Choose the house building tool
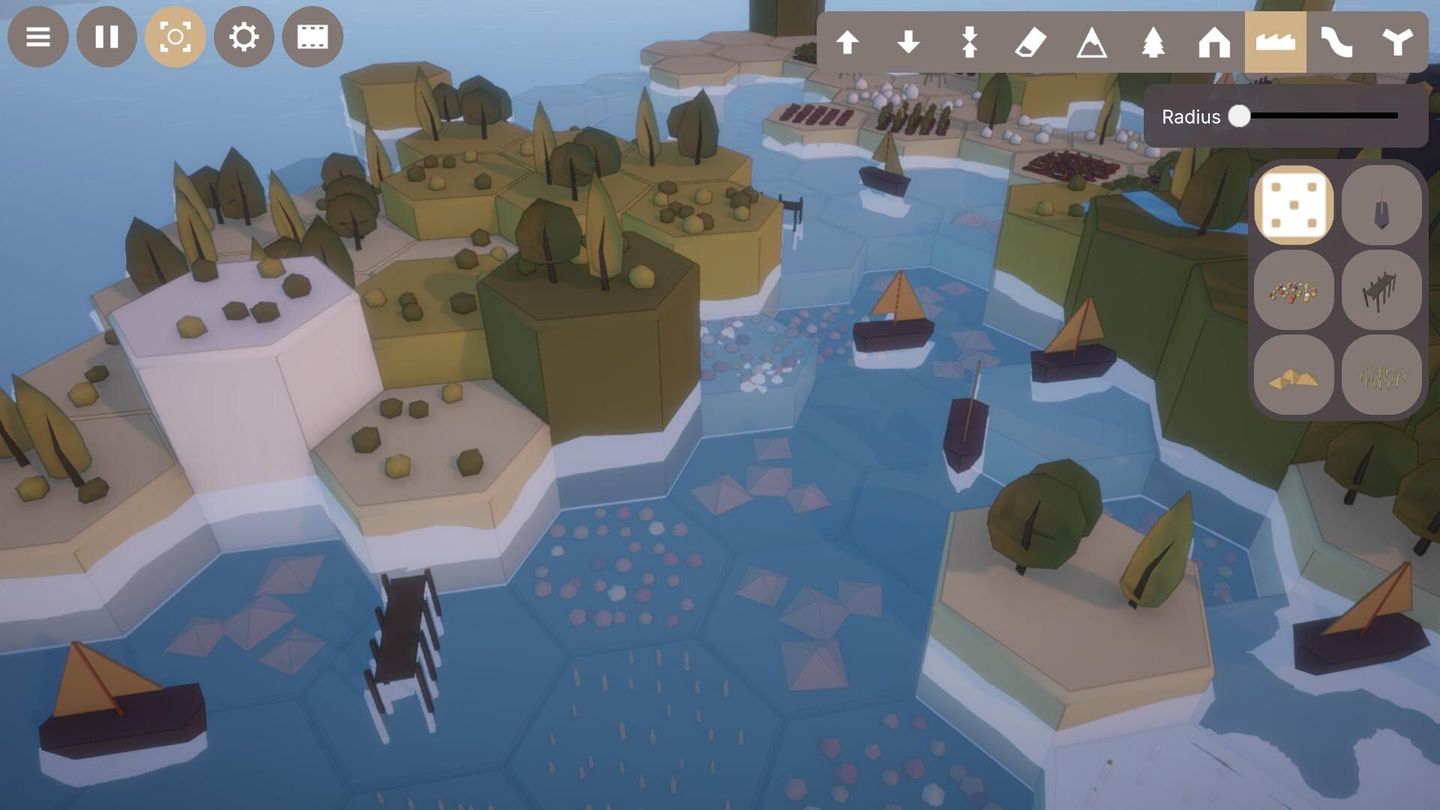The width and height of the screenshot is (1440, 810). click(1213, 42)
